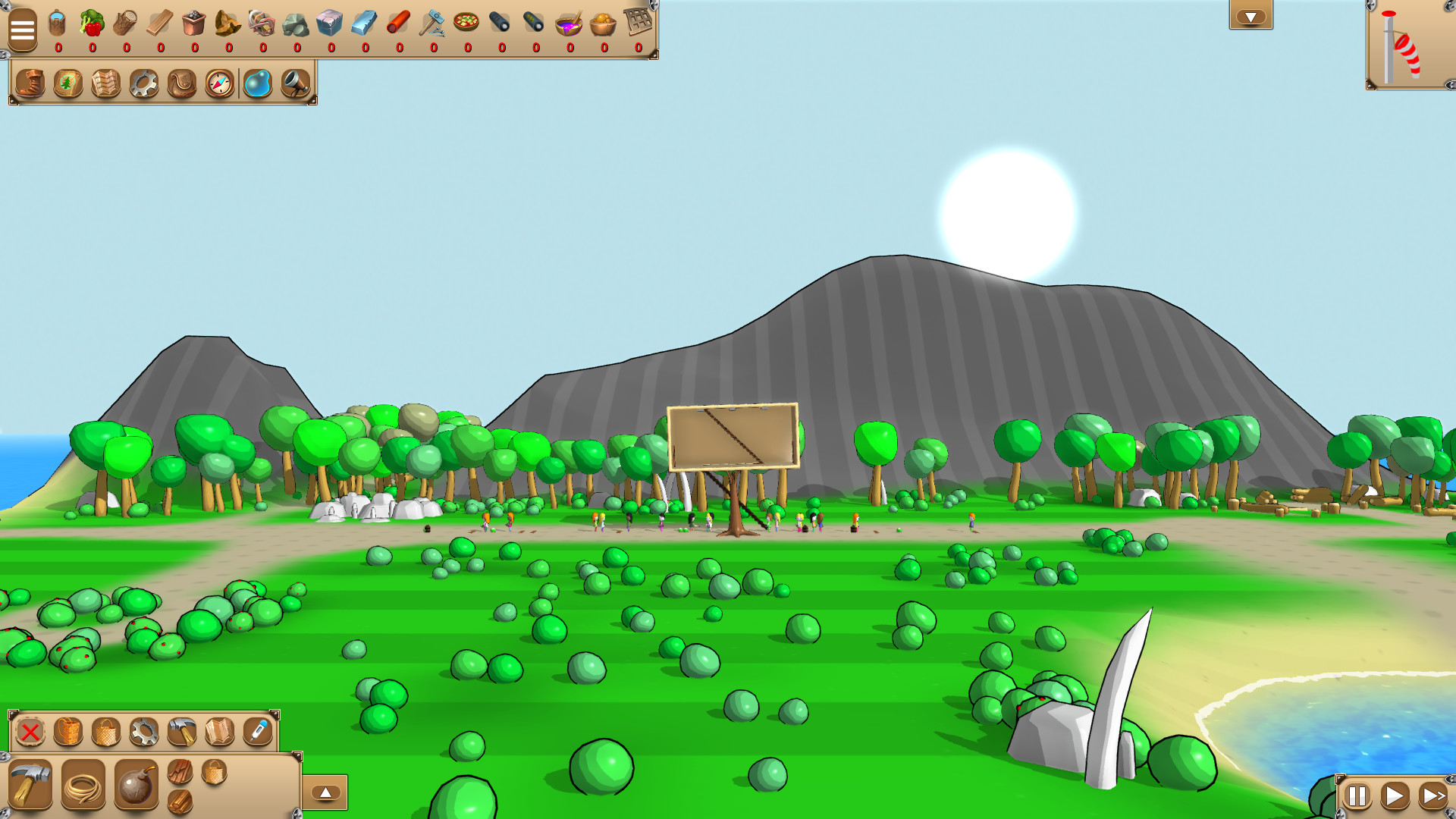Select the thermometer tool in the bottom panel
1456x819 pixels.
pos(256,730)
